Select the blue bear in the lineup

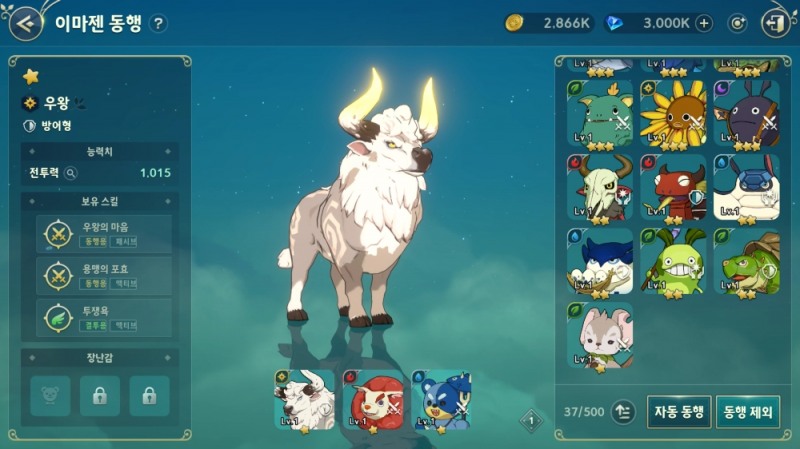pyautogui.click(x=441, y=399)
